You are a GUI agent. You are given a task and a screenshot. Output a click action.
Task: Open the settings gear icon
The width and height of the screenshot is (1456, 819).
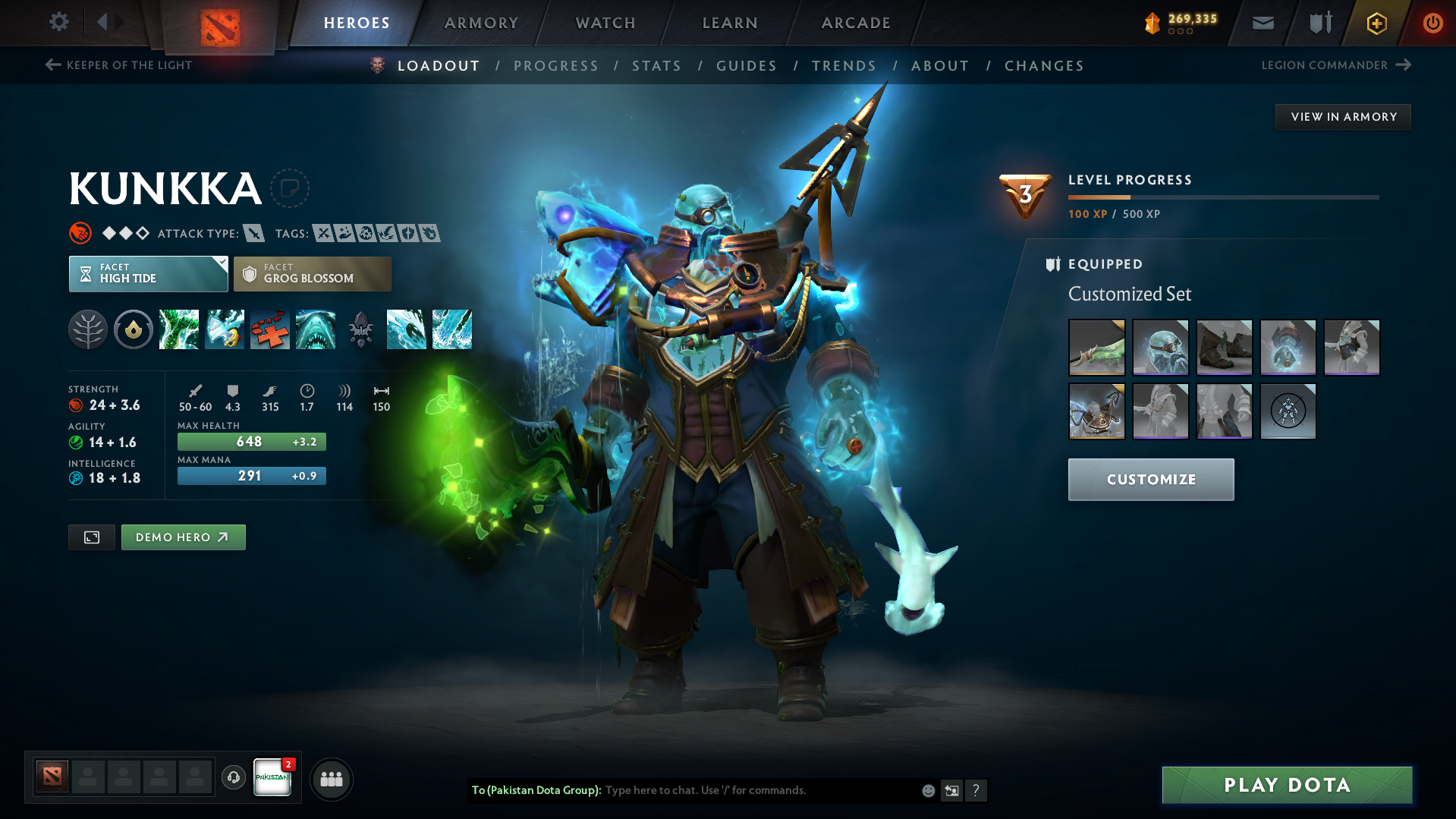point(58,22)
